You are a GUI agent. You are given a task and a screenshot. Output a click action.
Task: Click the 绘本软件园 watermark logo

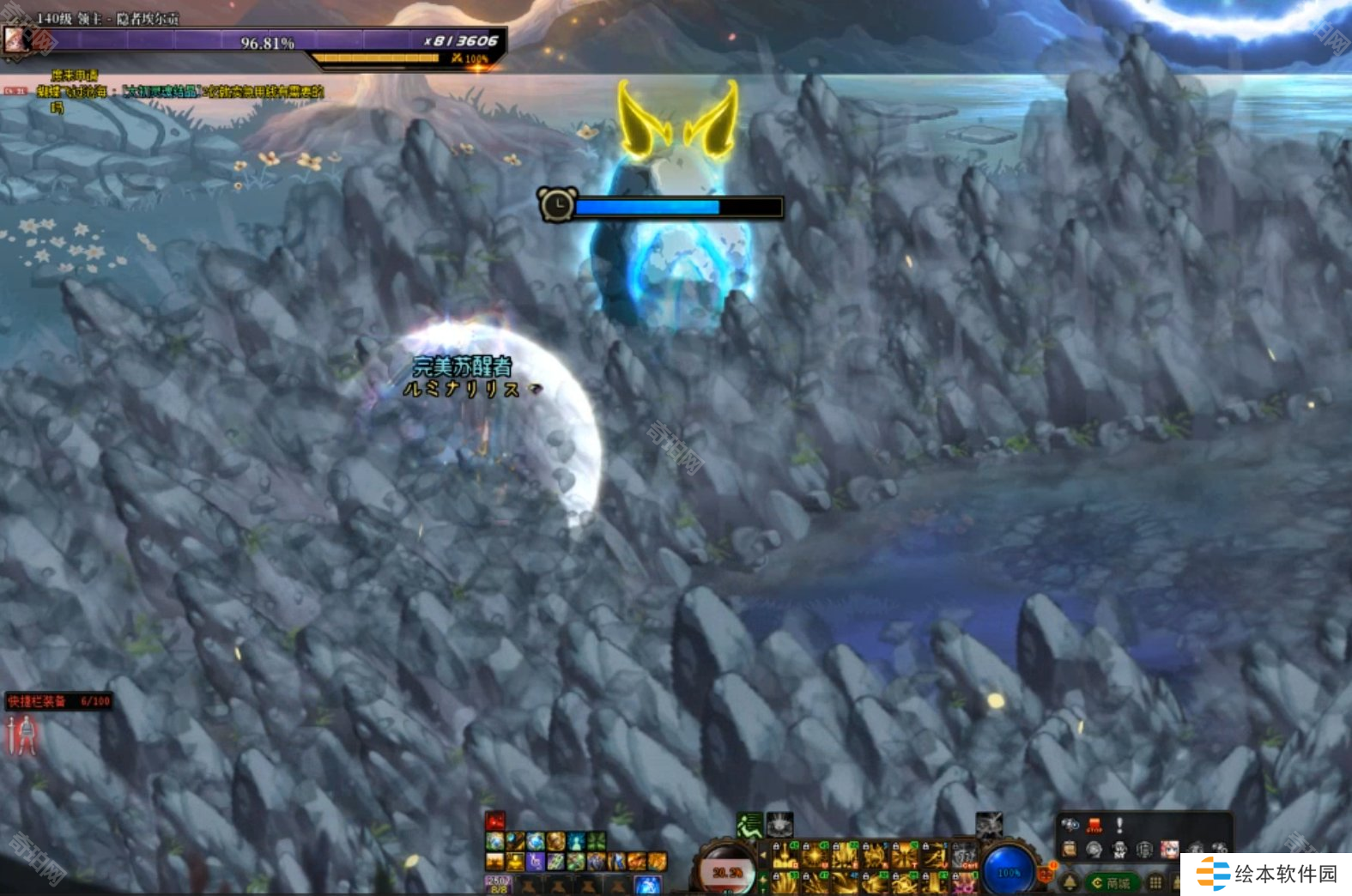tap(1267, 874)
